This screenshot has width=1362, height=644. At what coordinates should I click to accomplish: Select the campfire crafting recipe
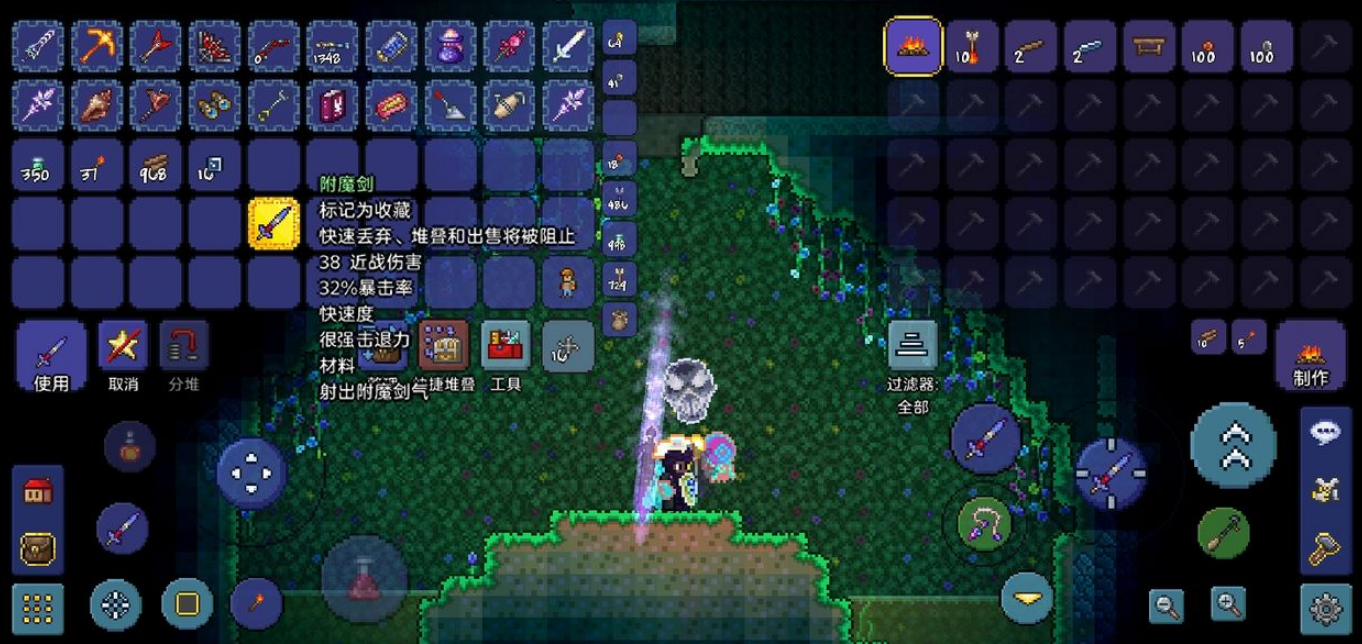coord(913,46)
